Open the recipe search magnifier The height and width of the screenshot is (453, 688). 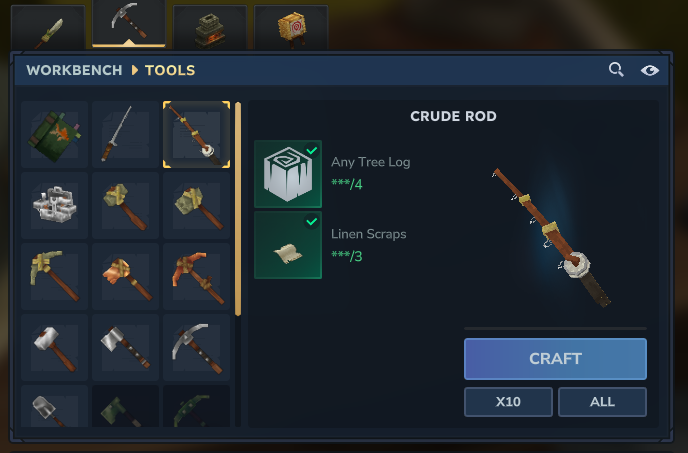pos(617,70)
